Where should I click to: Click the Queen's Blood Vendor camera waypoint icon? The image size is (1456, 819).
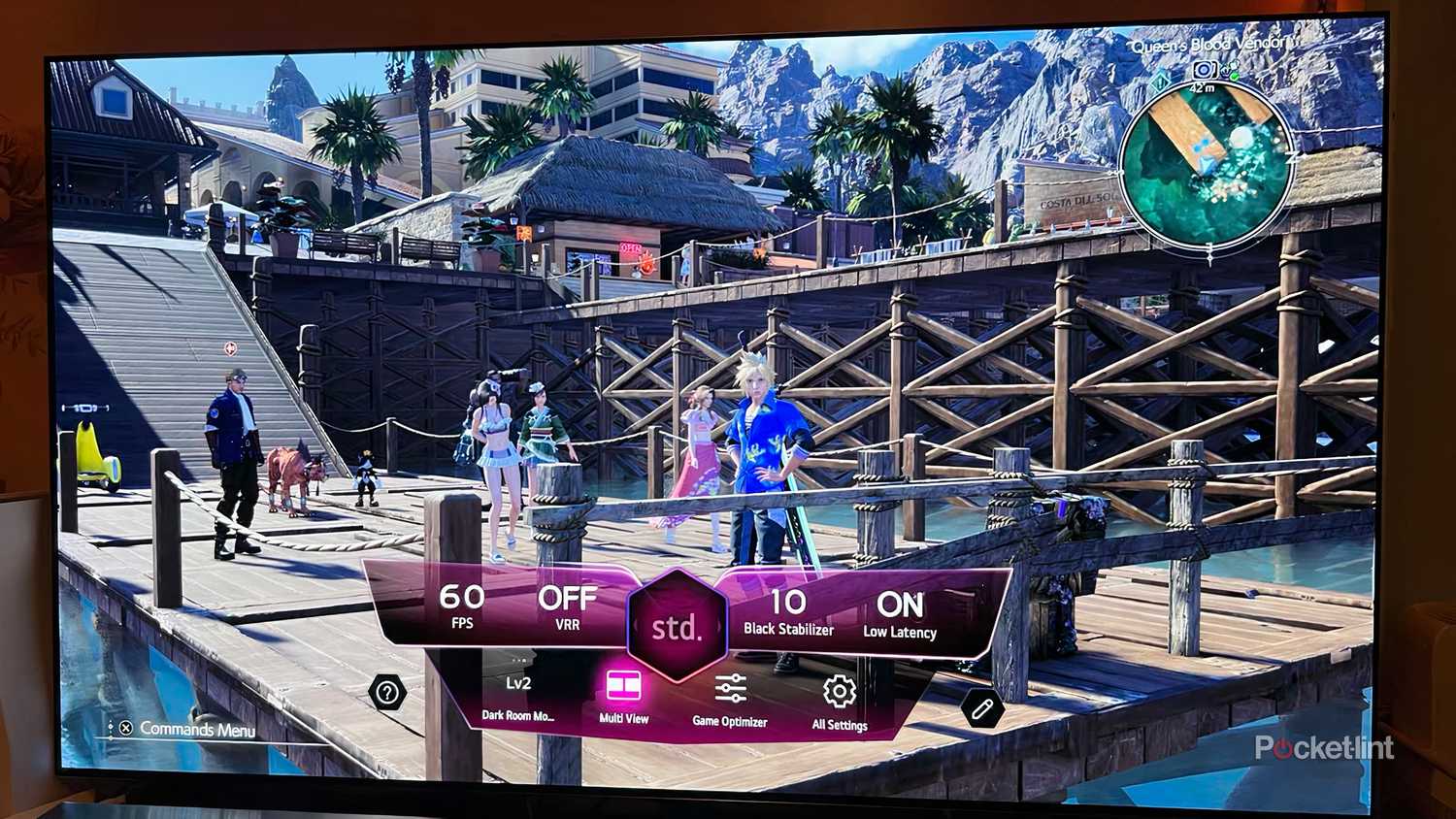point(1205,69)
